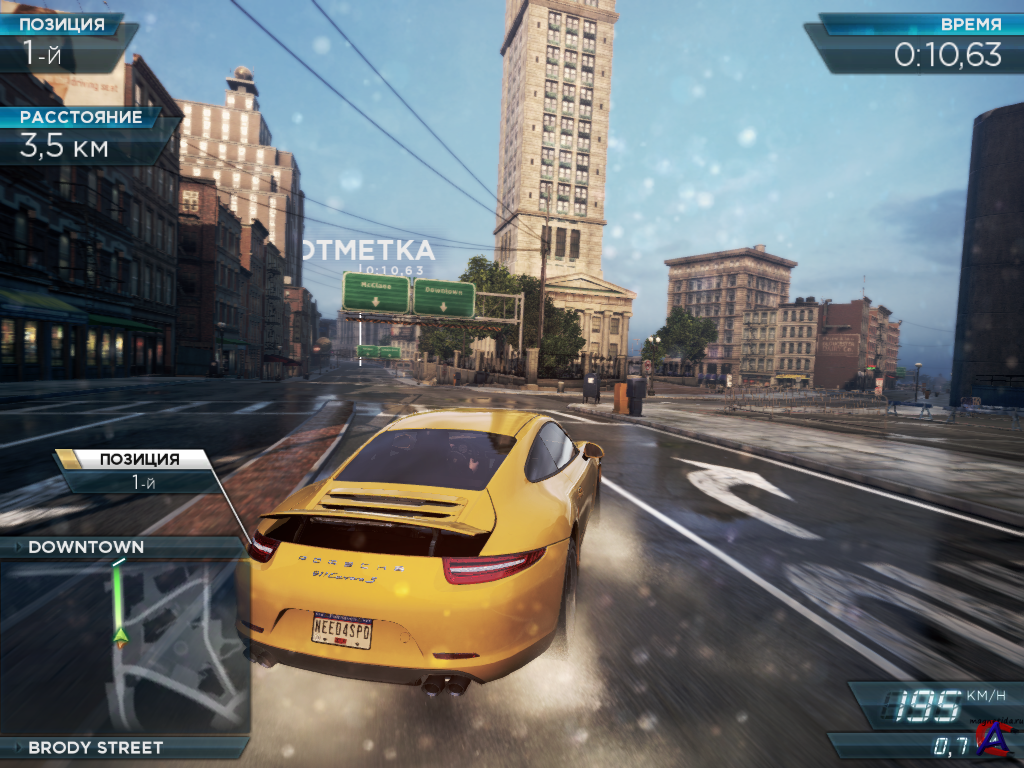Select the green player arrow on the minimap
This screenshot has height=768, width=1024.
121,635
